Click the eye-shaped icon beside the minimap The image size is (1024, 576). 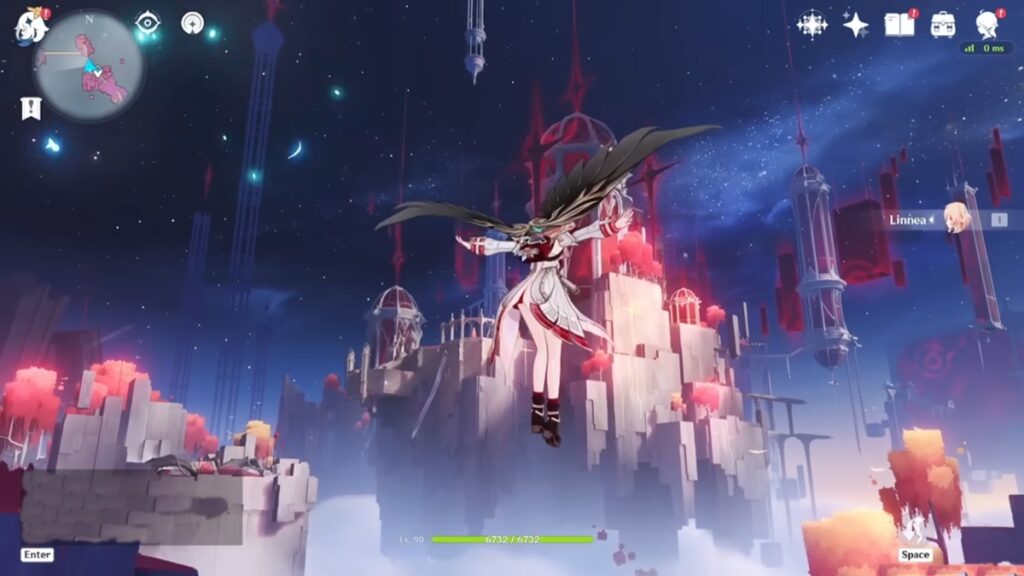click(x=148, y=22)
